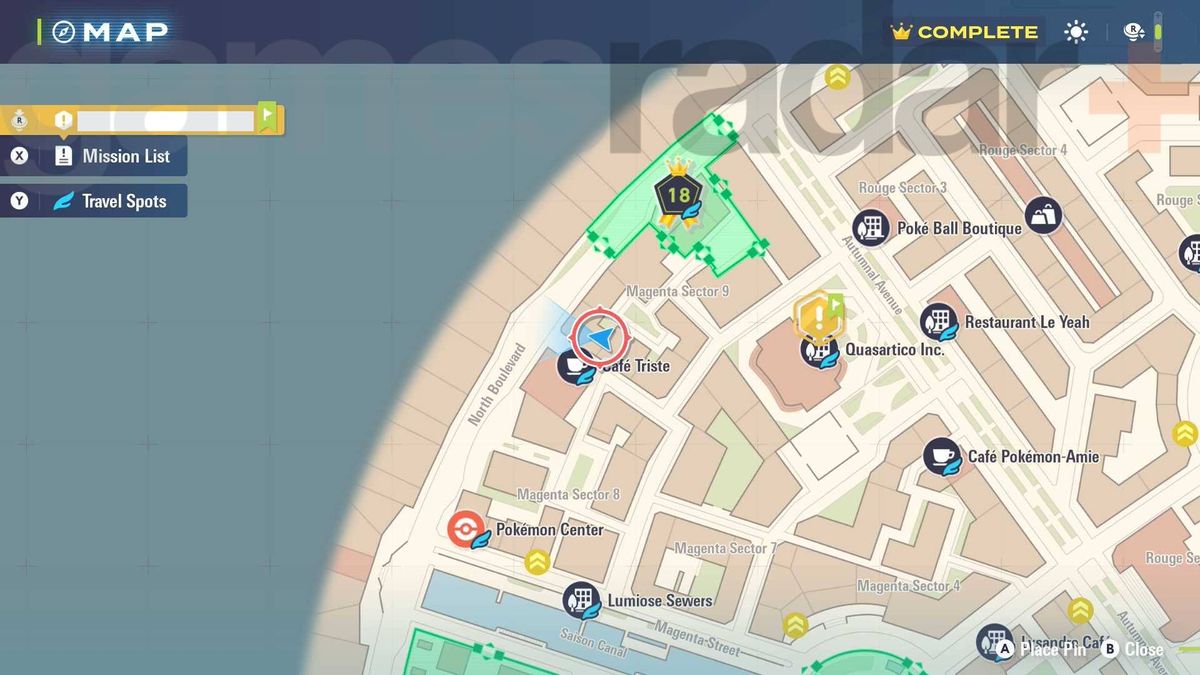The height and width of the screenshot is (675, 1200).
Task: Select the Pokémon Center map marker
Action: coord(466,529)
